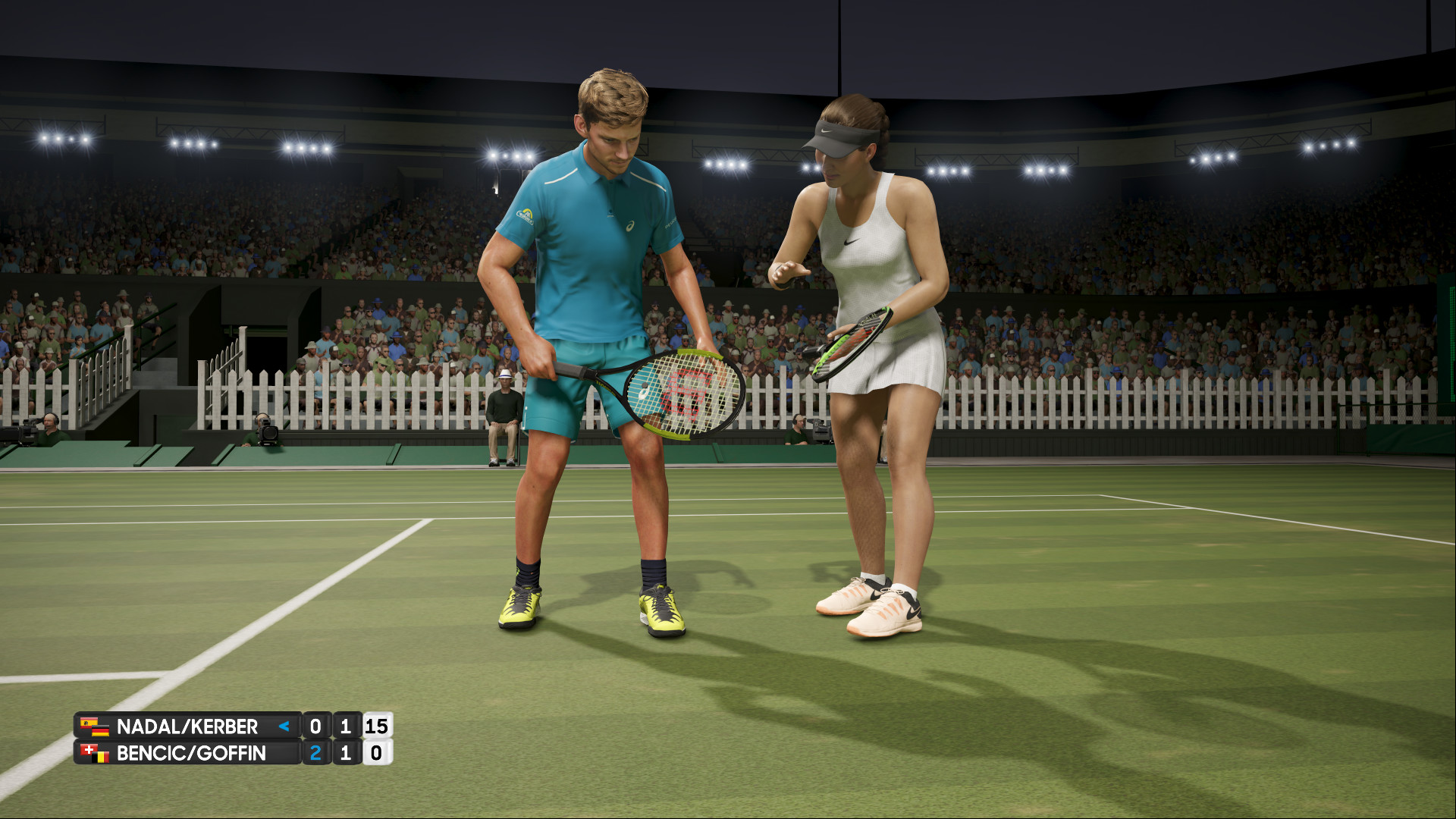Click the Belgian flag on the scoreboard
Image resolution: width=1456 pixels, height=819 pixels.
tap(100, 758)
